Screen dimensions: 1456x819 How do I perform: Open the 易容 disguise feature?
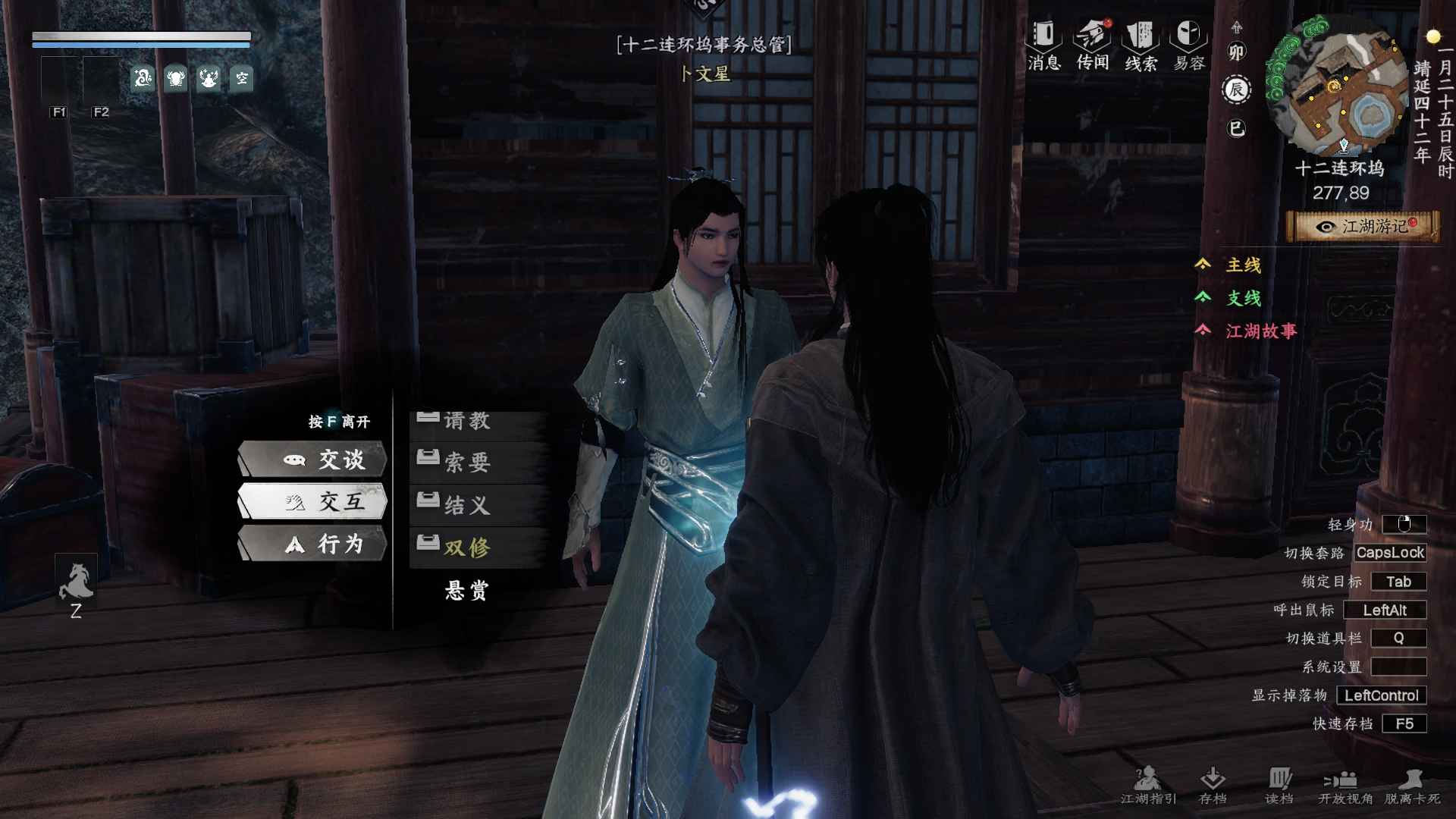(x=1188, y=45)
